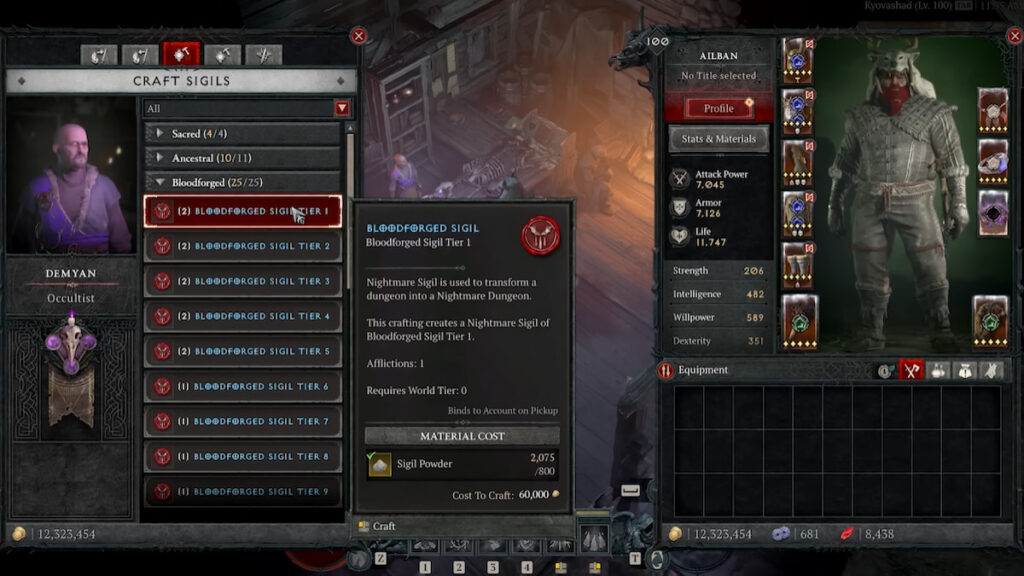1024x576 pixels.
Task: Select Bloodforged Sigil Tier 2
Action: pyautogui.click(x=243, y=246)
